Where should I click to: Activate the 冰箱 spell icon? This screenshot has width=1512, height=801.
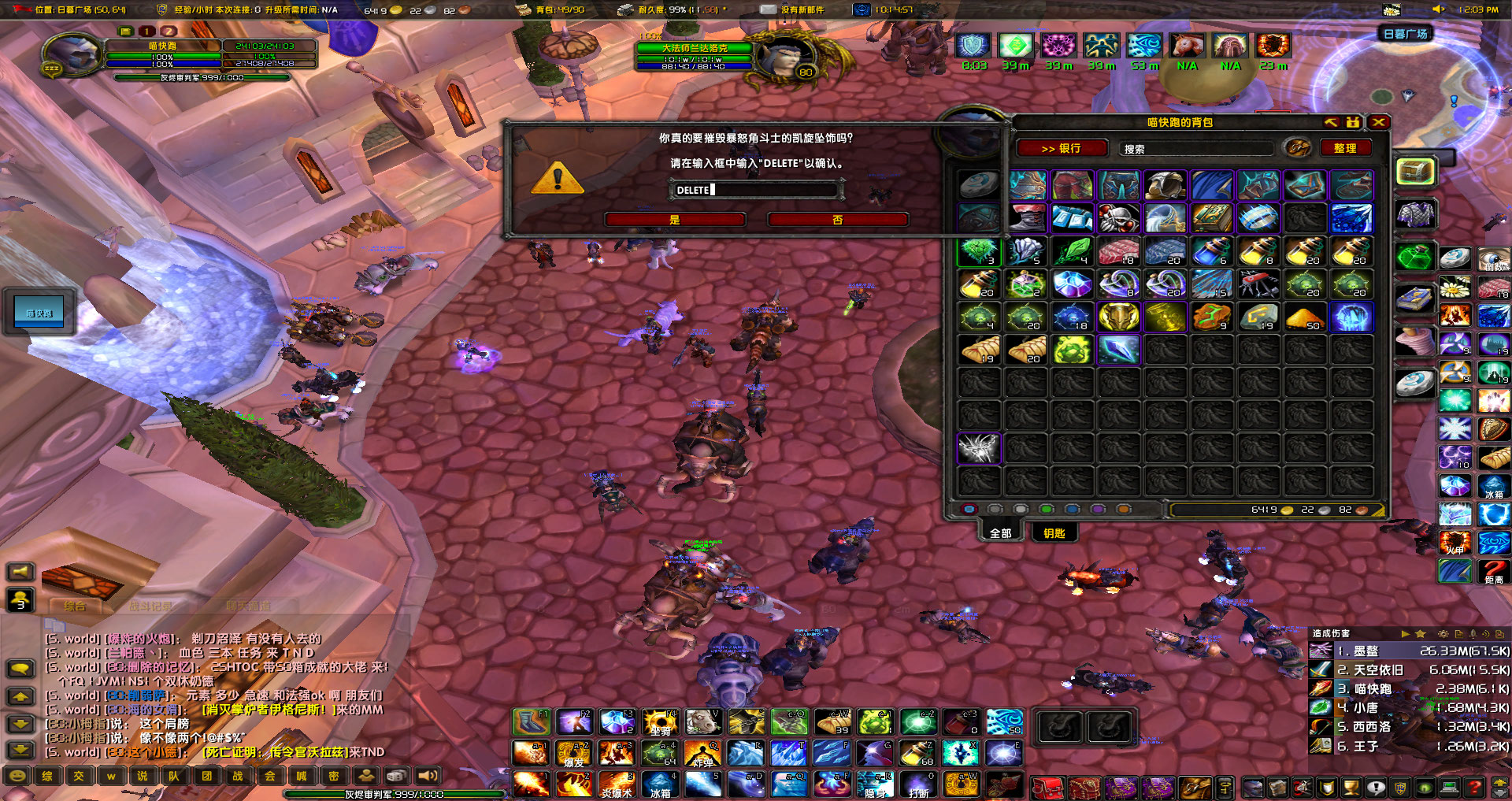[661, 783]
